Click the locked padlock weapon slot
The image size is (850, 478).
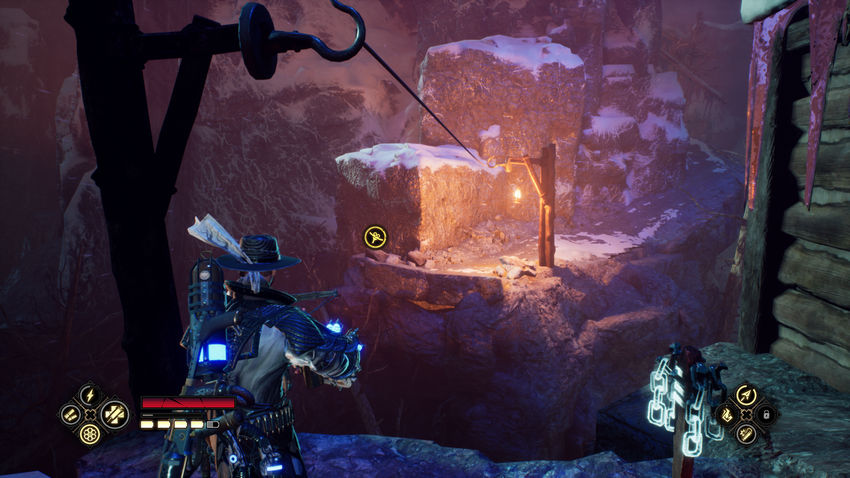(x=765, y=414)
